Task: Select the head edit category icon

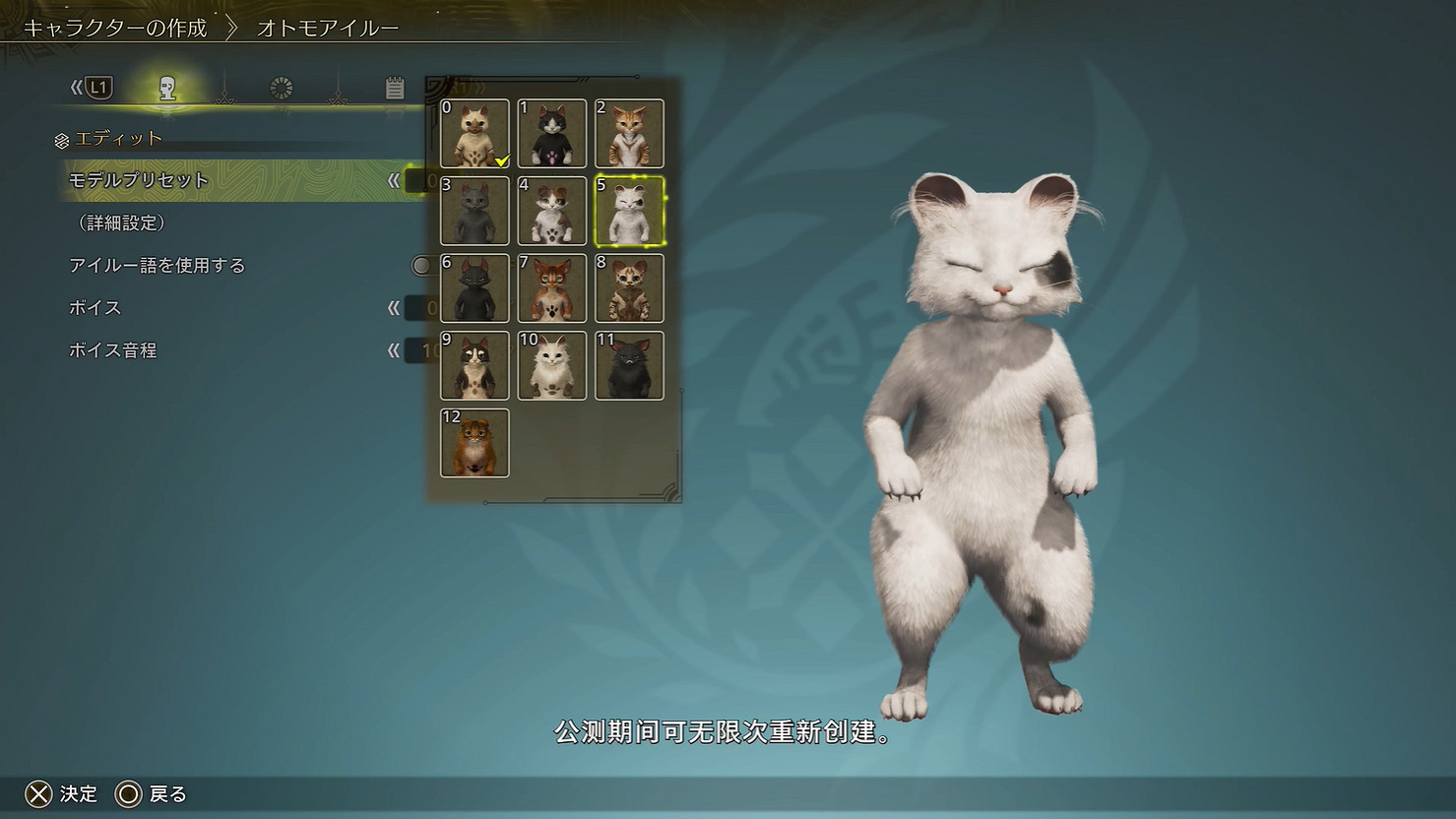Action: click(167, 89)
